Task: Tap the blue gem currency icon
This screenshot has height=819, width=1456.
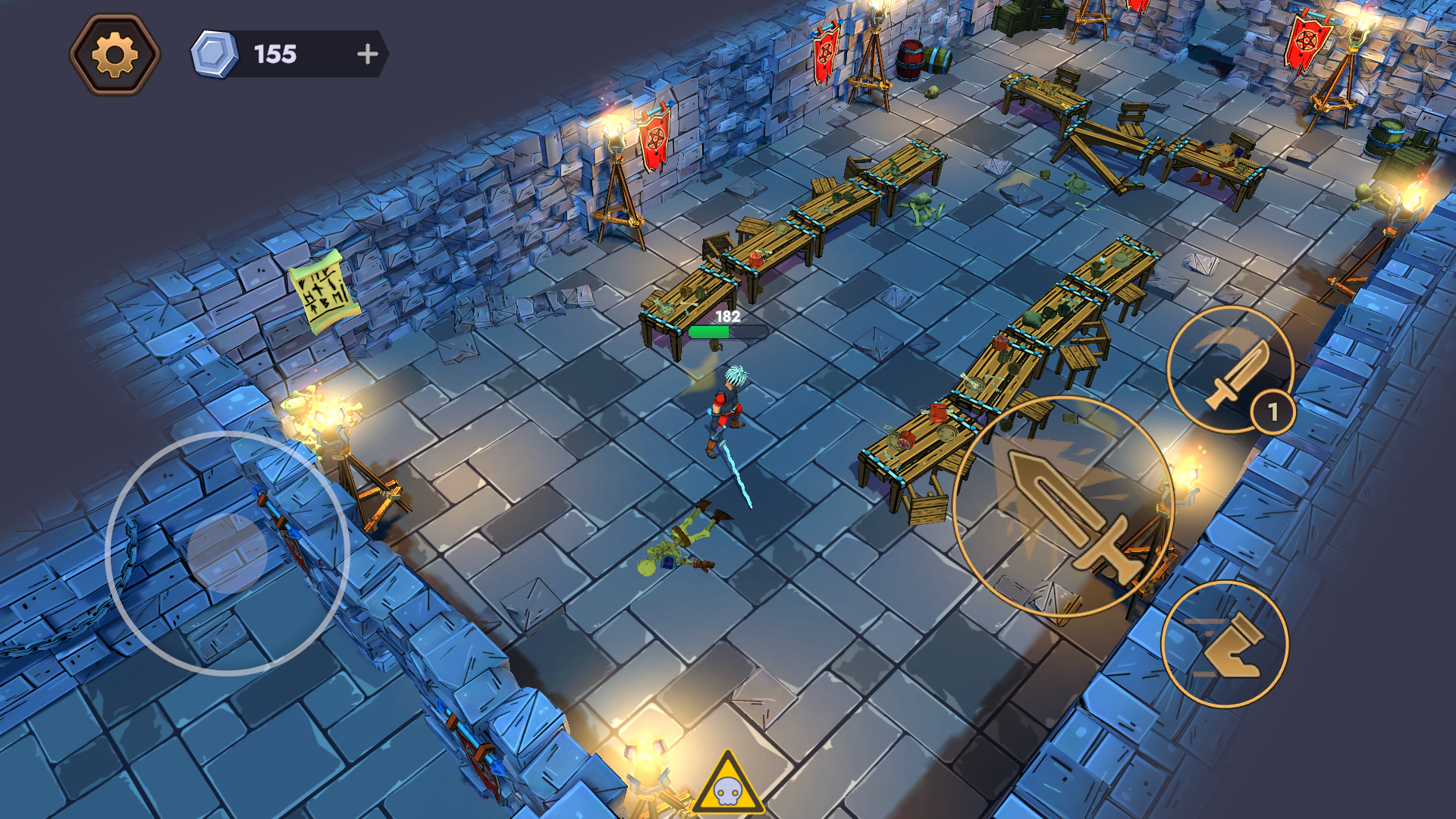Action: pyautogui.click(x=215, y=53)
